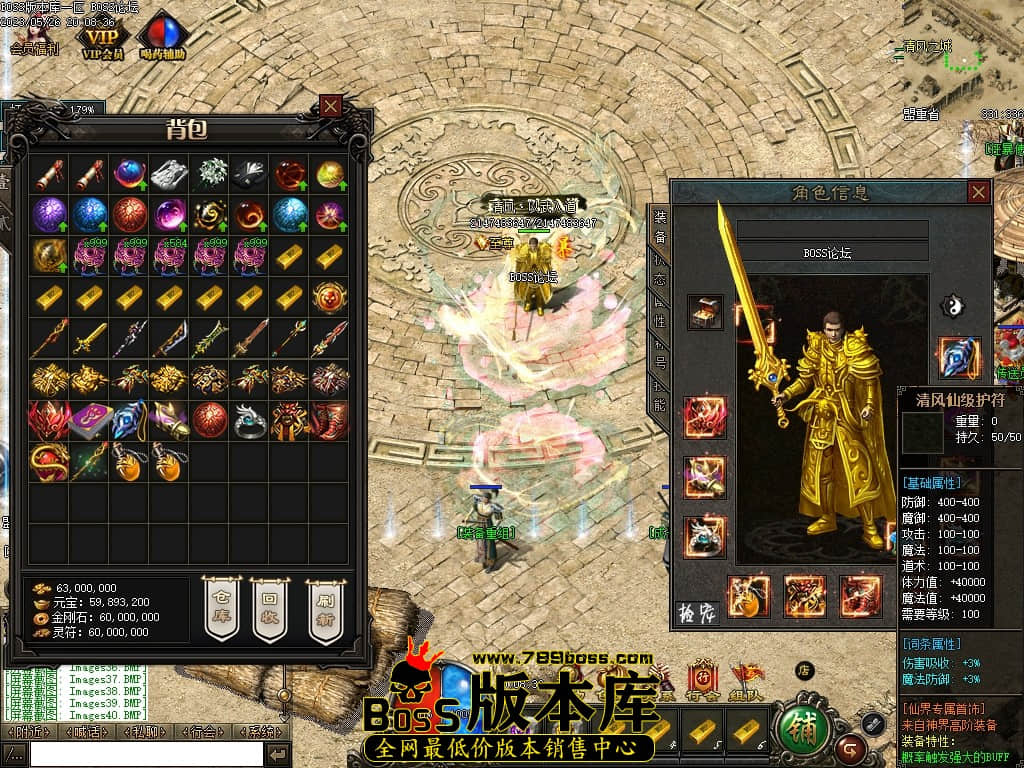Close the 背包 backpack window

331,105
